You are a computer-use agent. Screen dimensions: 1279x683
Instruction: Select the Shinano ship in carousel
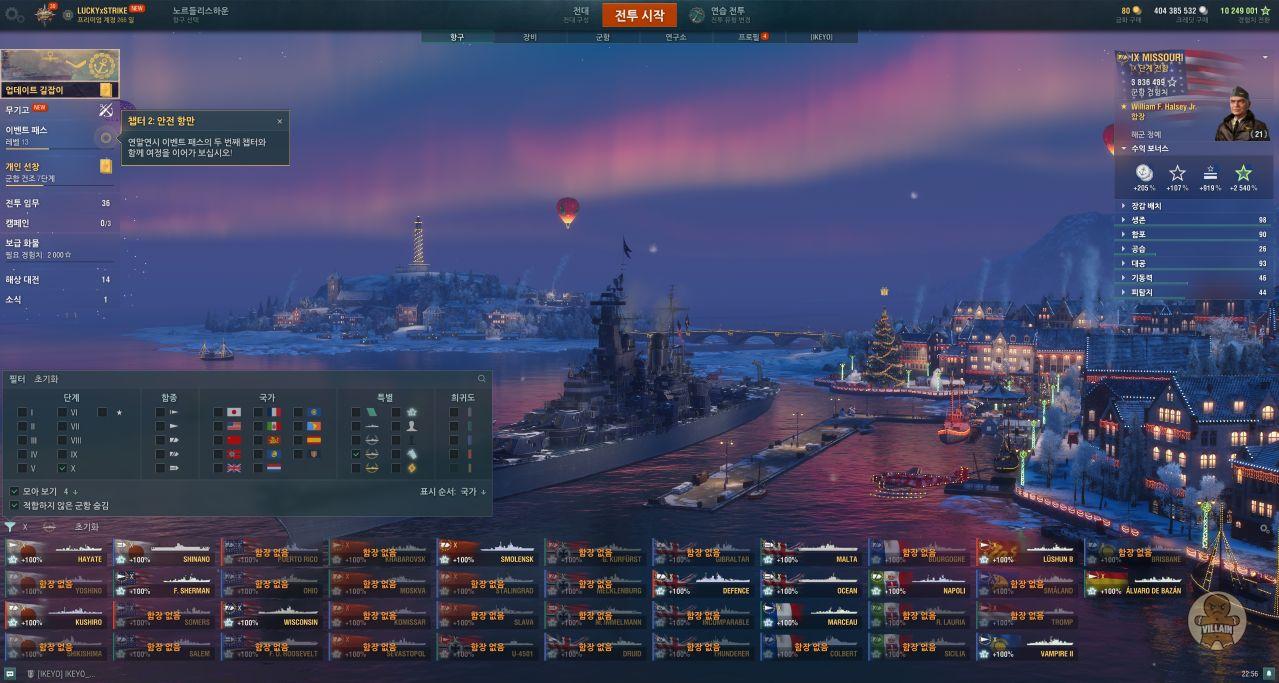[x=166, y=553]
